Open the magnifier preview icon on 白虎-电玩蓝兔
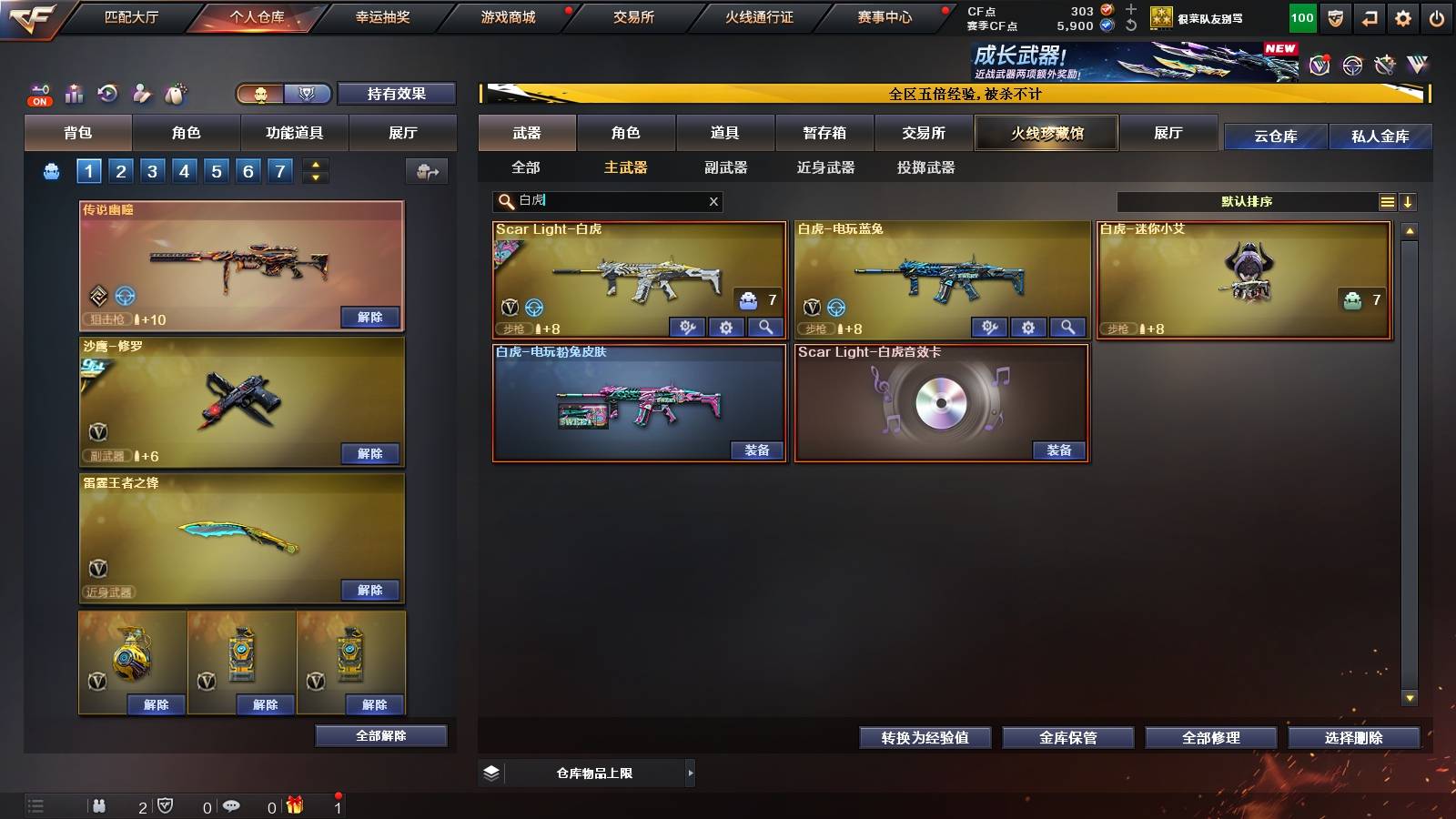The height and width of the screenshot is (819, 1456). pos(1067,327)
